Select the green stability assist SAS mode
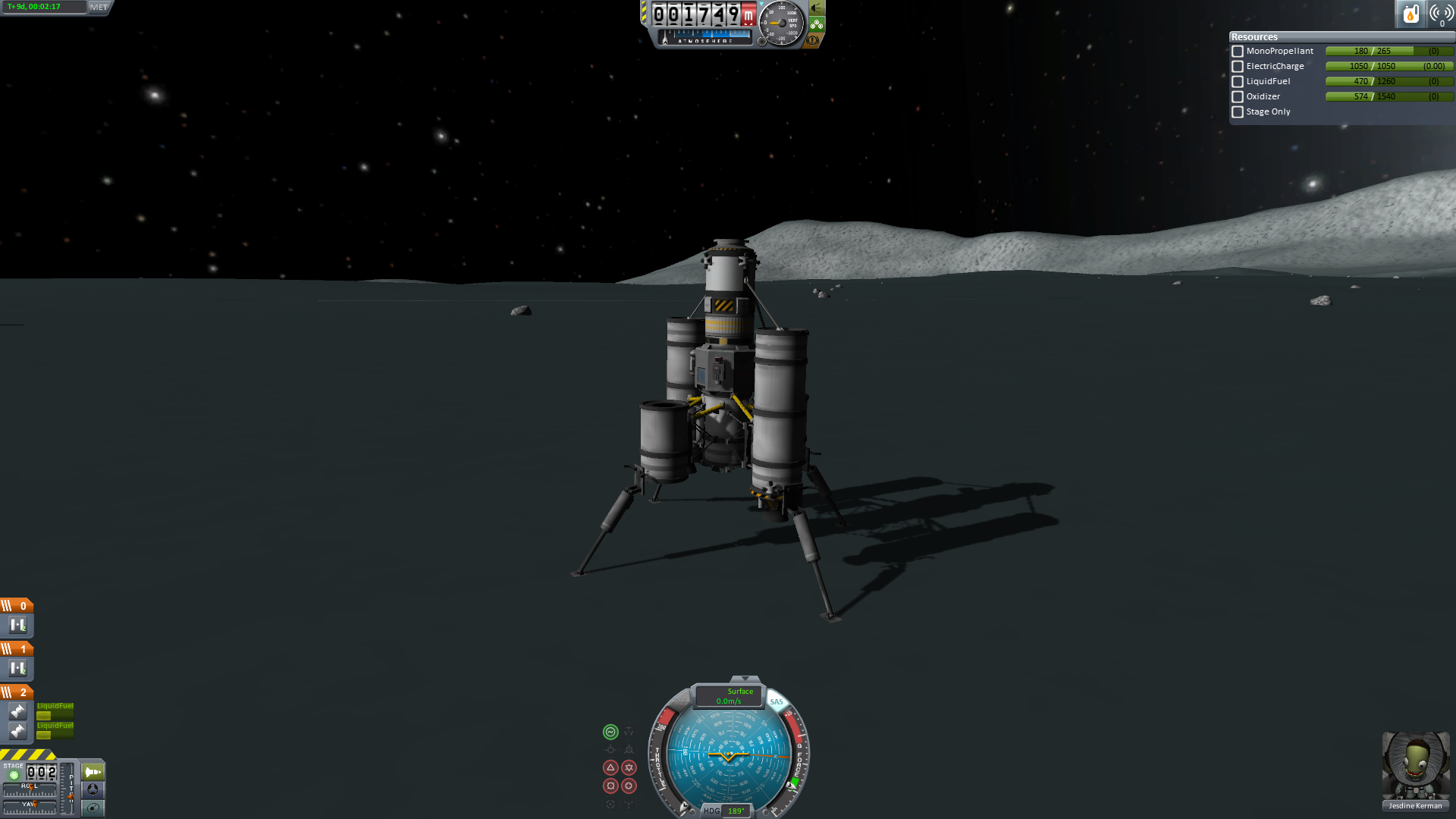Viewport: 1456px width, 819px height. [x=610, y=732]
